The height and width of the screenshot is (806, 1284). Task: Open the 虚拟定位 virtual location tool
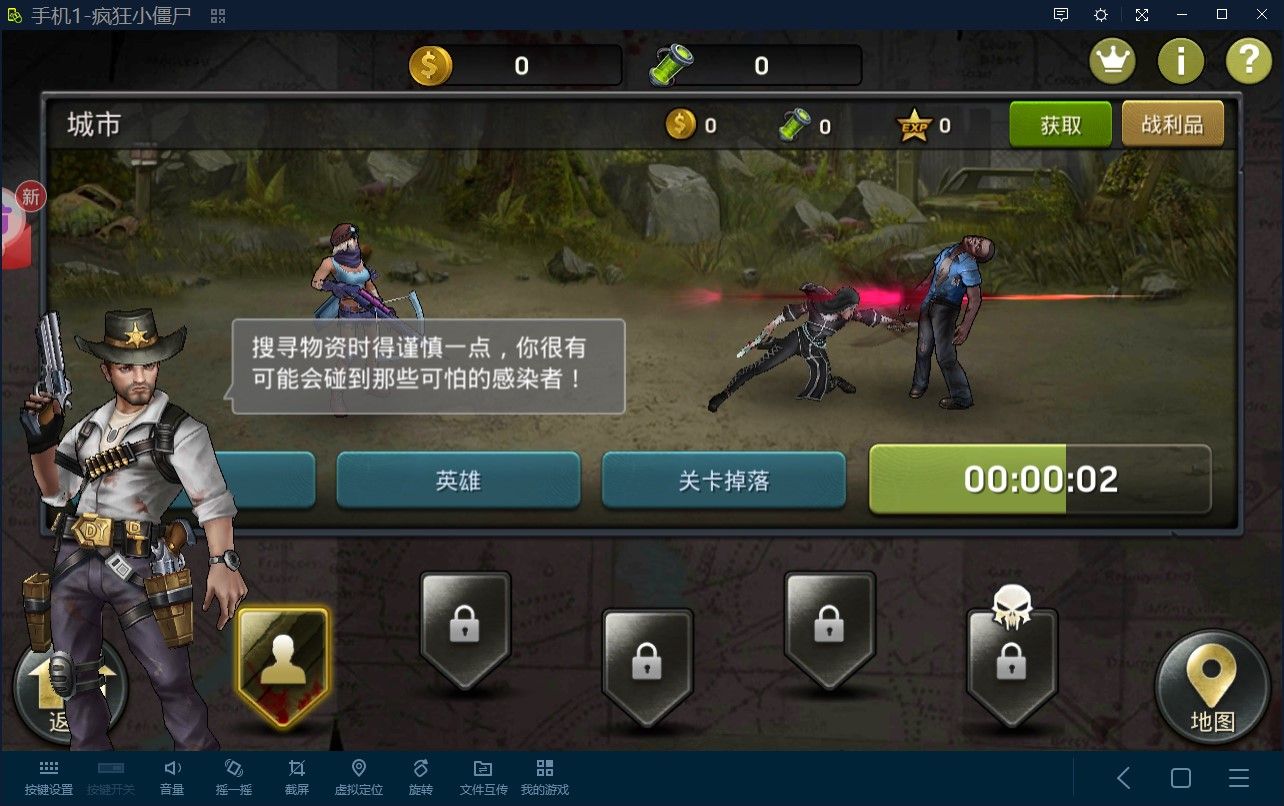coord(358,775)
